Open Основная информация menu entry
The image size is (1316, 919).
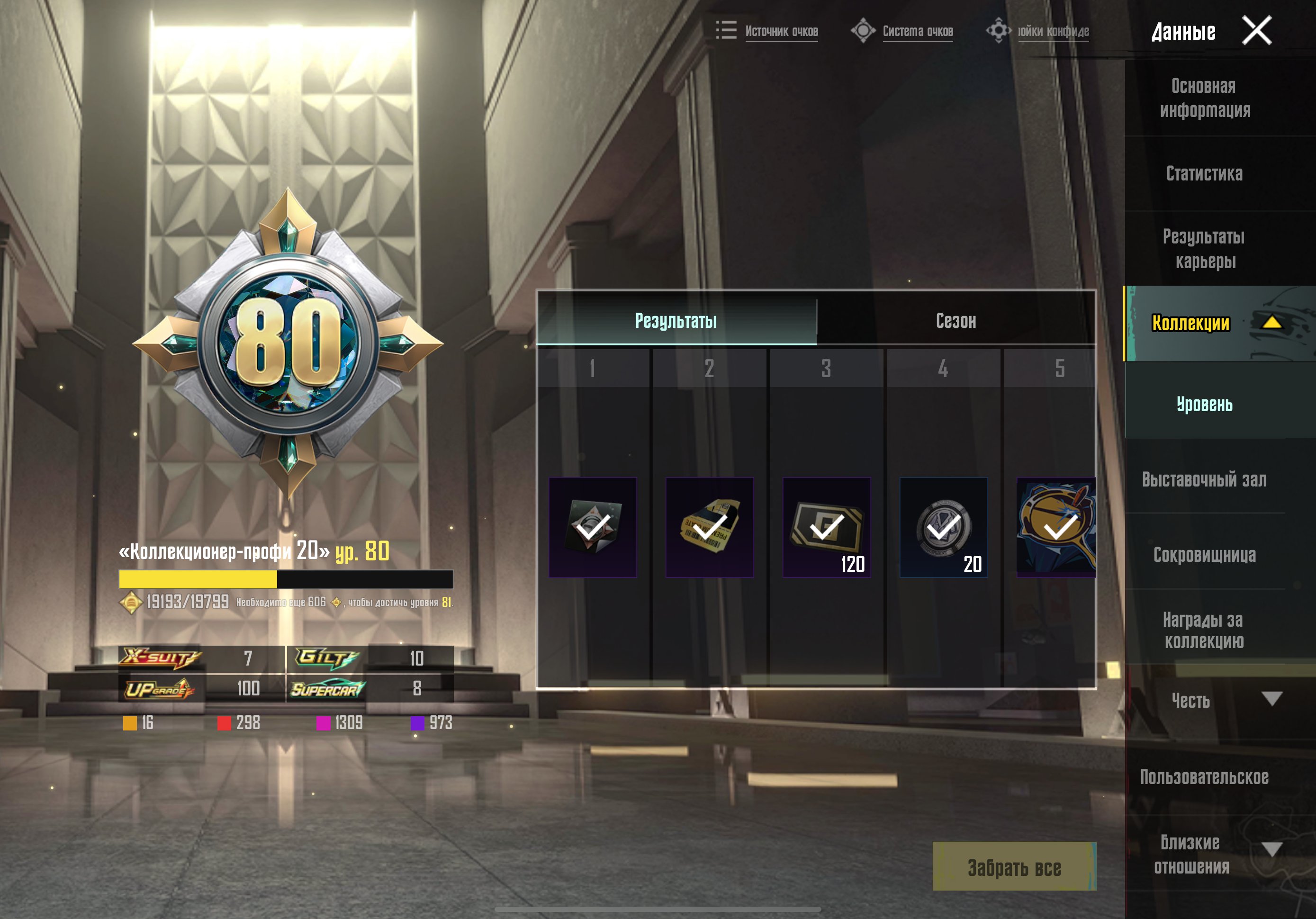tap(1204, 98)
